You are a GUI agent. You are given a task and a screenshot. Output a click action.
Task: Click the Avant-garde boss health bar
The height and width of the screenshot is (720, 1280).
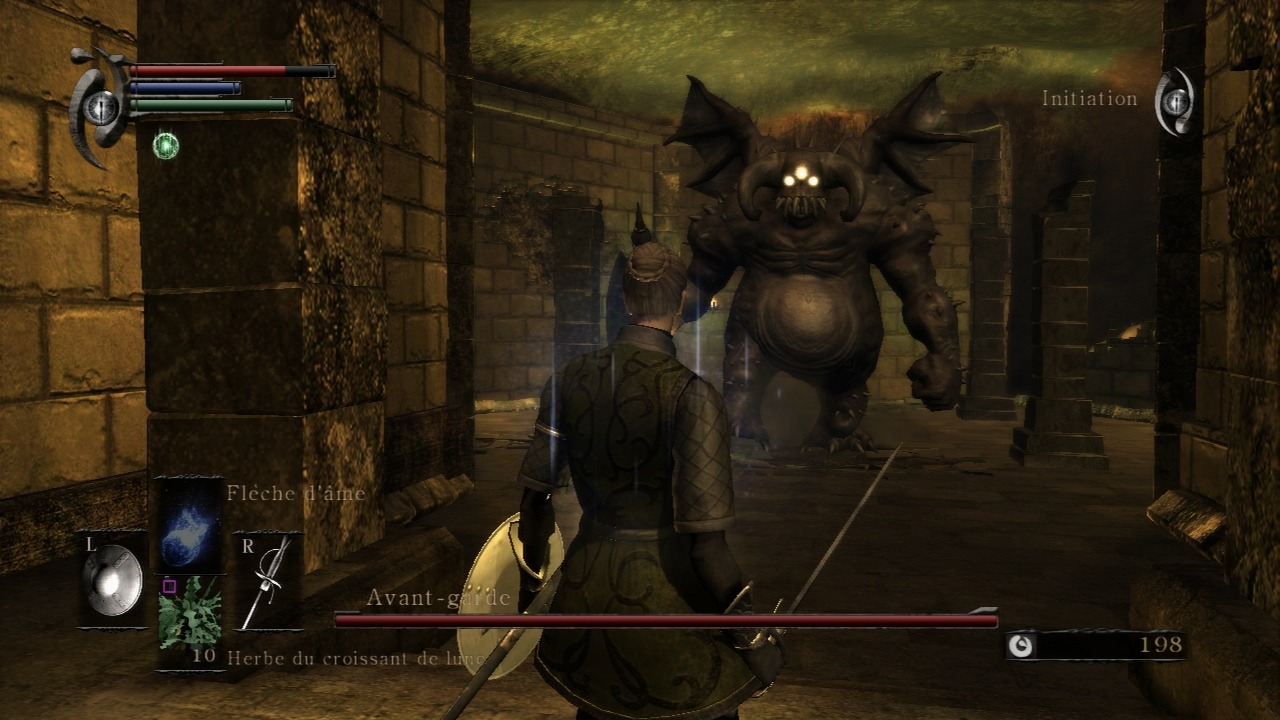click(x=665, y=619)
